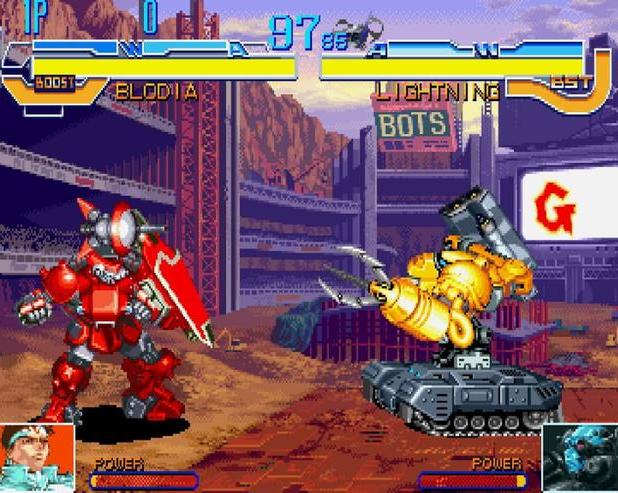Click the Blodia pilot portrait
This screenshot has height=493, width=618.
pos(37,458)
